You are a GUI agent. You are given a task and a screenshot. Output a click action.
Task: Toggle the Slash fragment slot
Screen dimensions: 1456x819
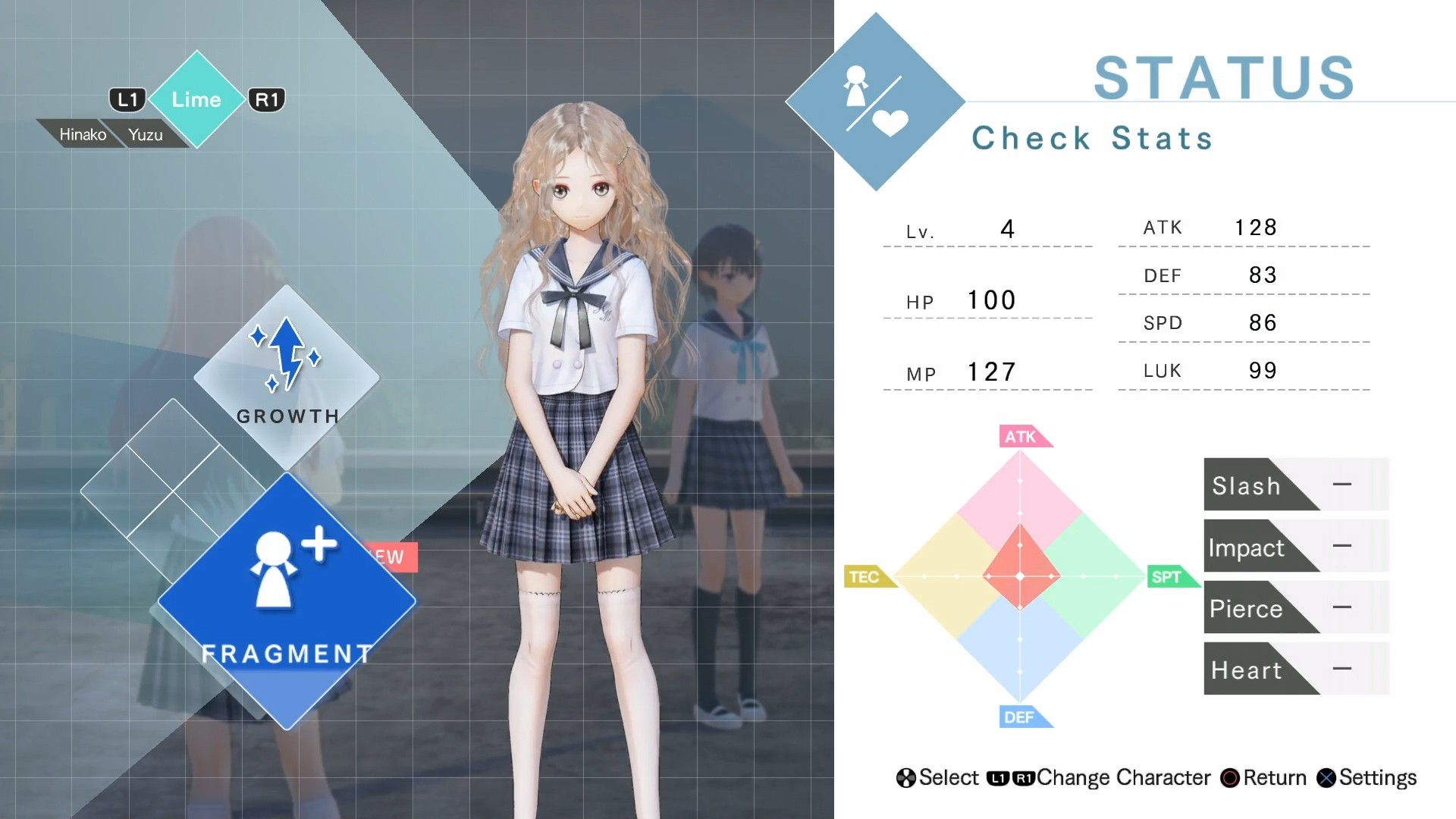(x=1295, y=485)
